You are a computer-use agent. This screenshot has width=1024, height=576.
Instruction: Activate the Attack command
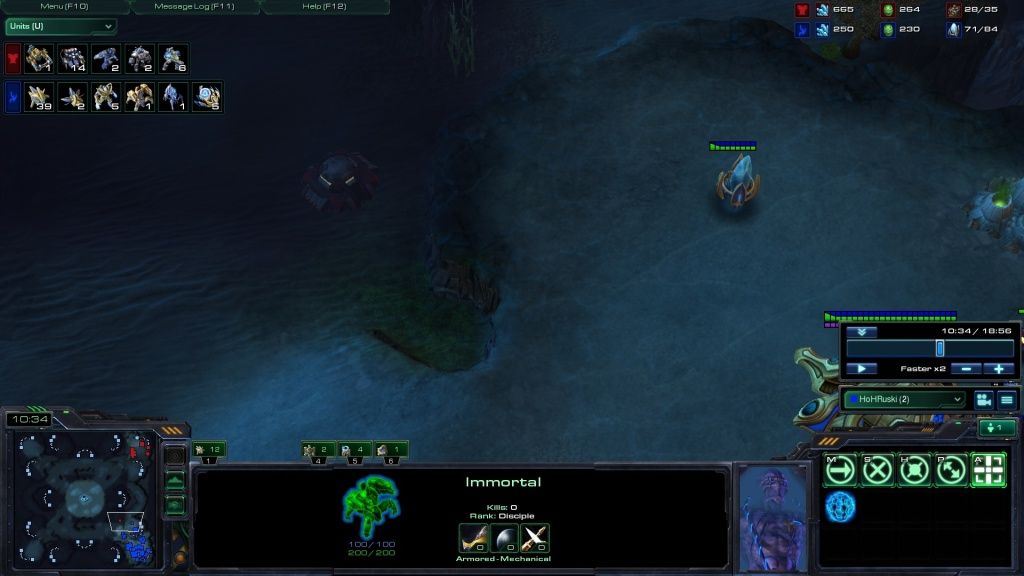pos(988,470)
